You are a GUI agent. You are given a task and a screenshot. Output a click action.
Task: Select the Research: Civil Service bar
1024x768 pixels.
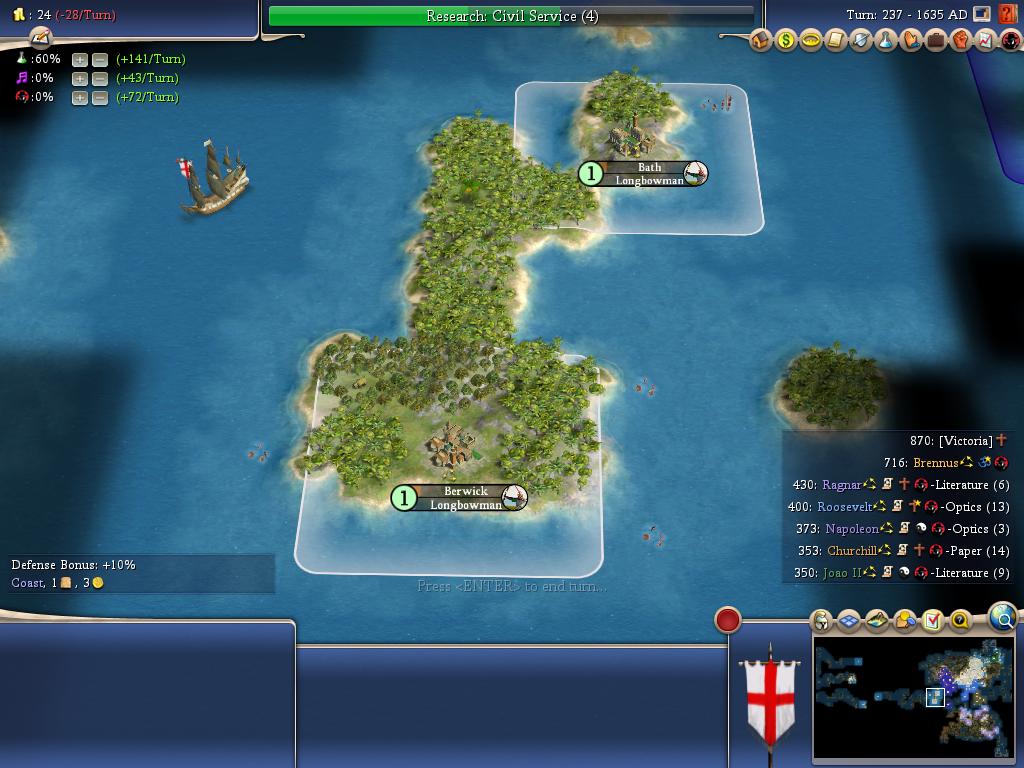pos(511,16)
